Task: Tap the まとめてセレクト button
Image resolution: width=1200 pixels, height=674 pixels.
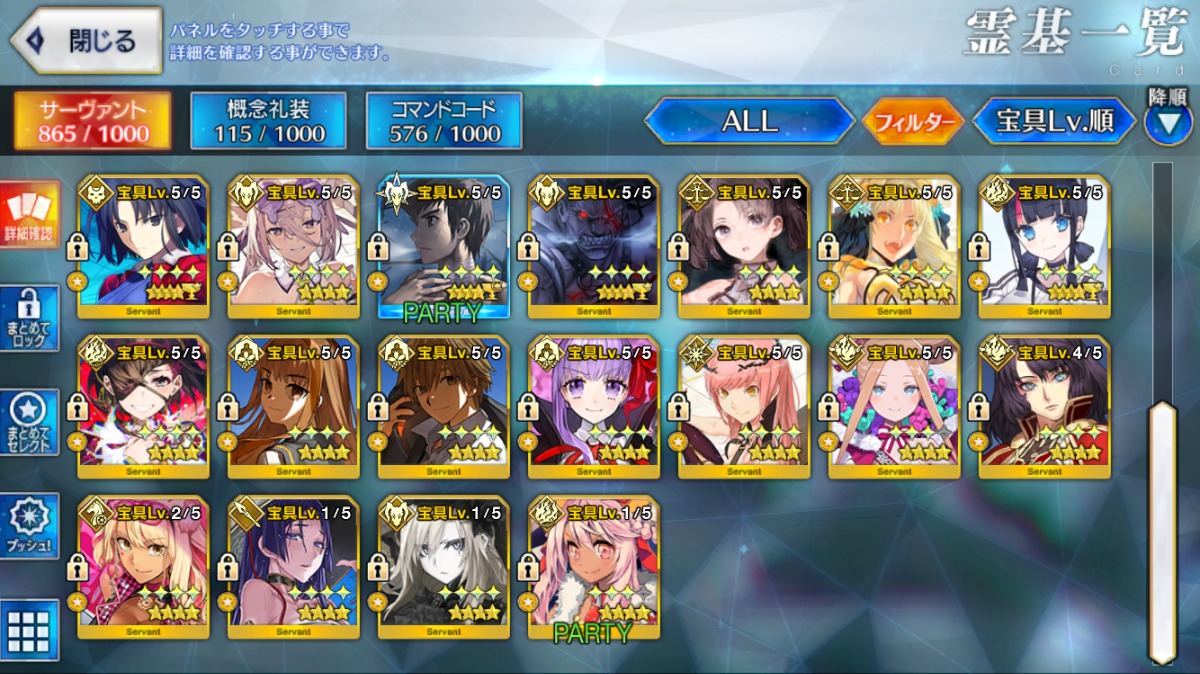Action: pyautogui.click(x=30, y=422)
